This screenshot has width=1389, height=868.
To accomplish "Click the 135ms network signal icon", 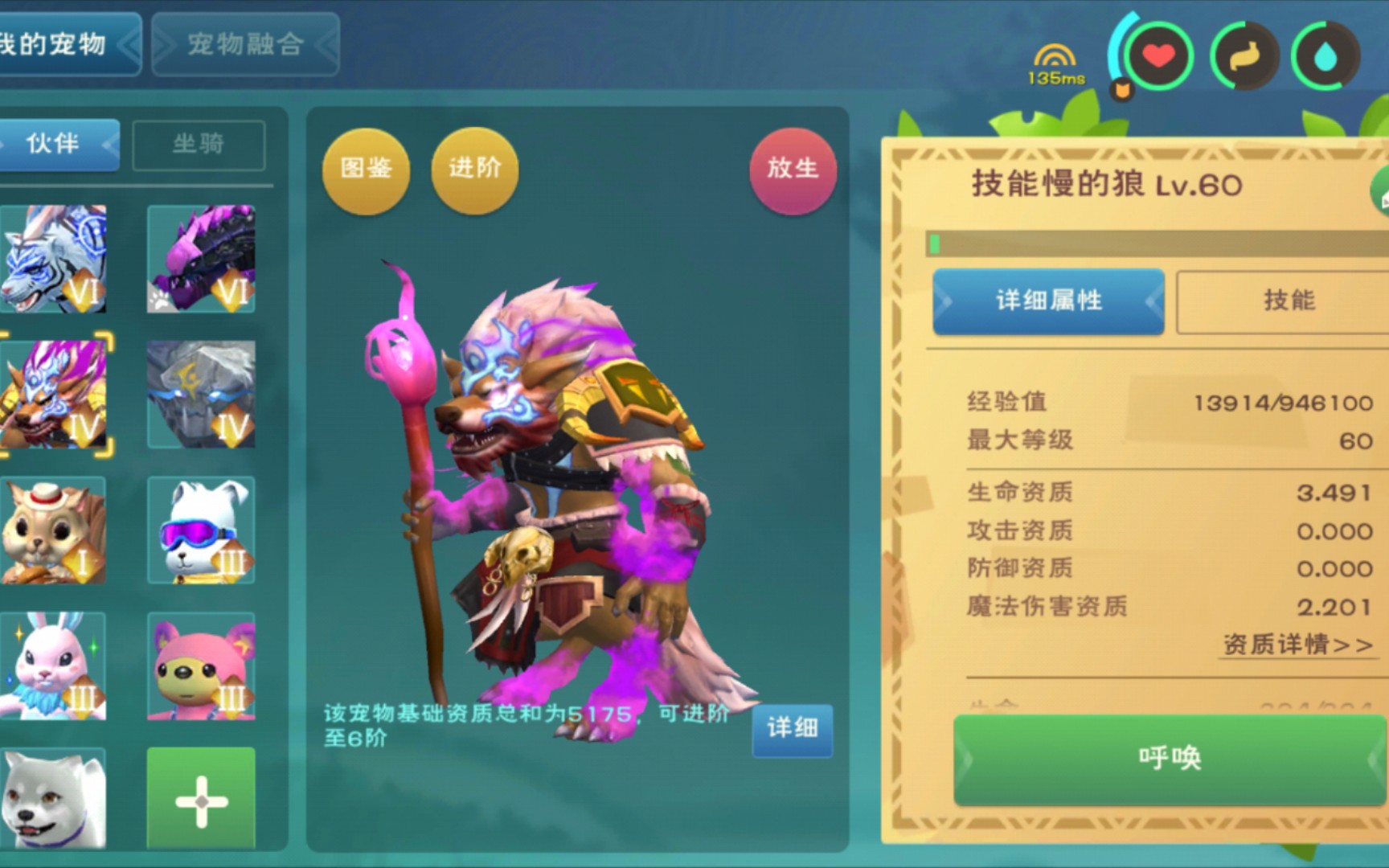I will (x=1054, y=56).
